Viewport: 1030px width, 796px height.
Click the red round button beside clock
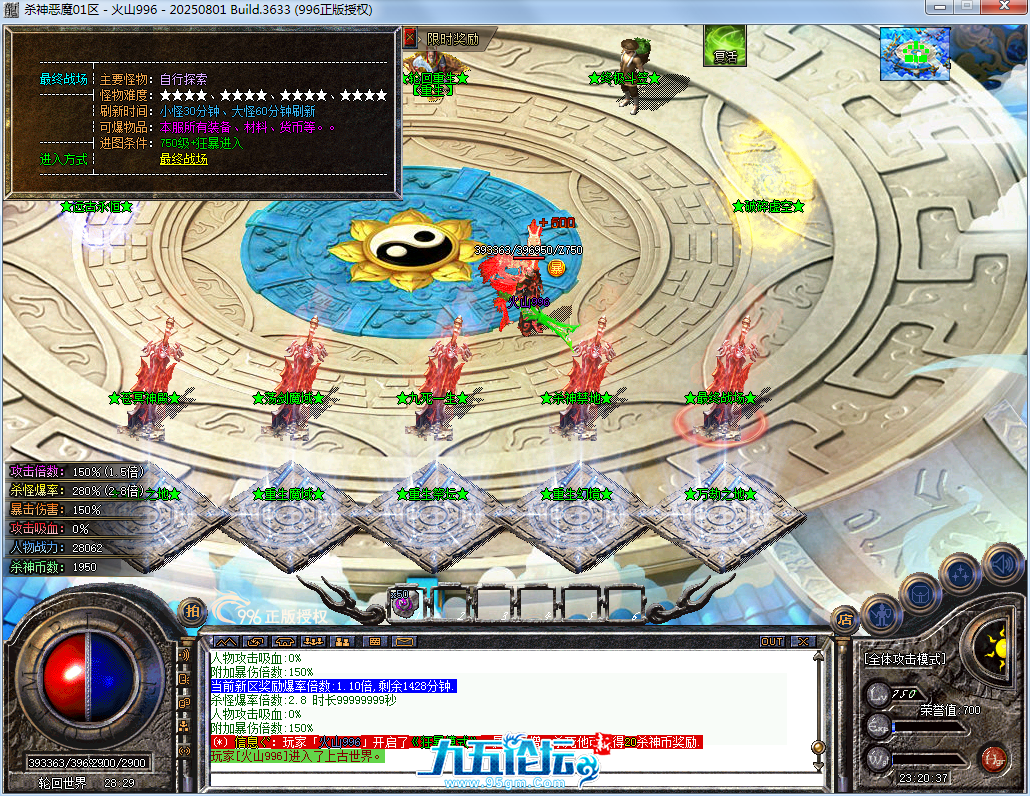(x=991, y=757)
